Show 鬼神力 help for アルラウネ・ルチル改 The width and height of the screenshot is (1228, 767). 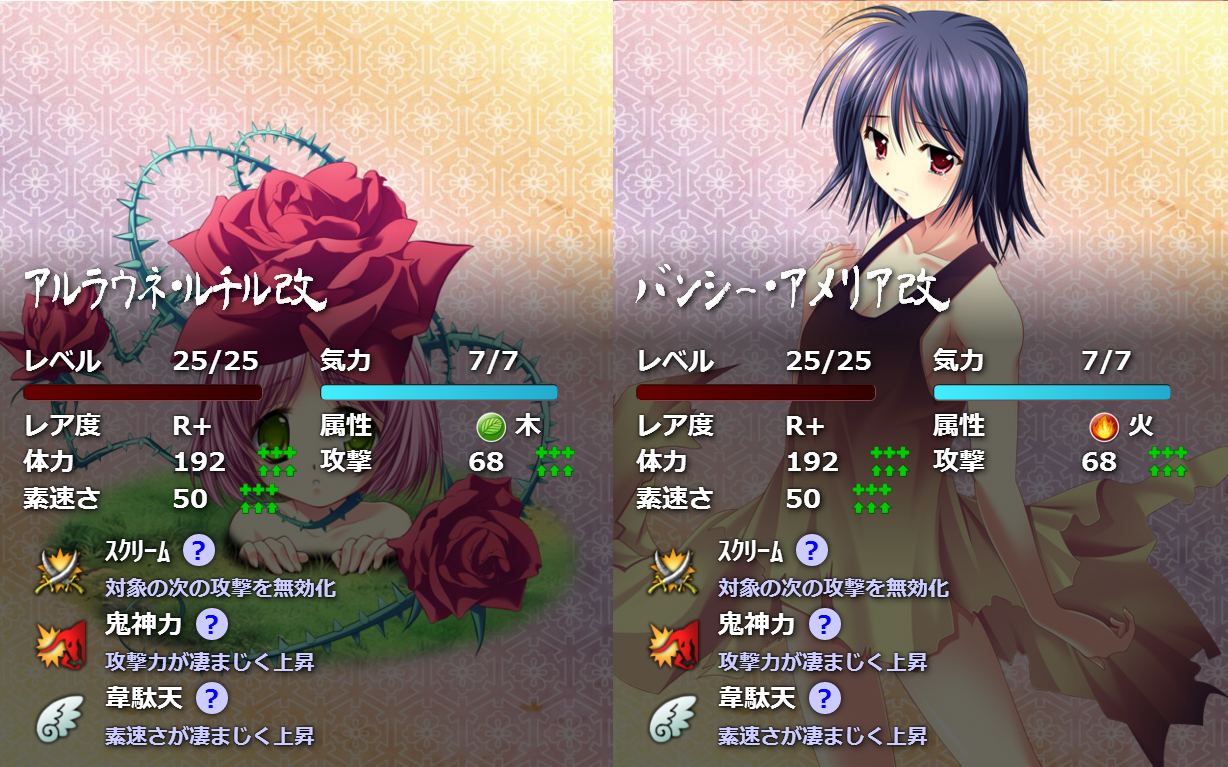pyautogui.click(x=211, y=625)
